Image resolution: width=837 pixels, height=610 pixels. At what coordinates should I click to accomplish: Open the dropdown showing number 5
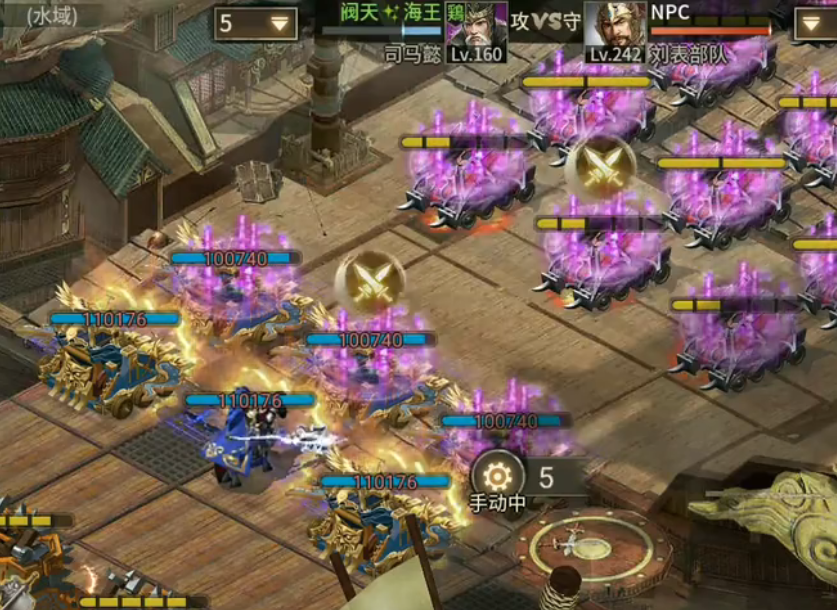tap(257, 23)
